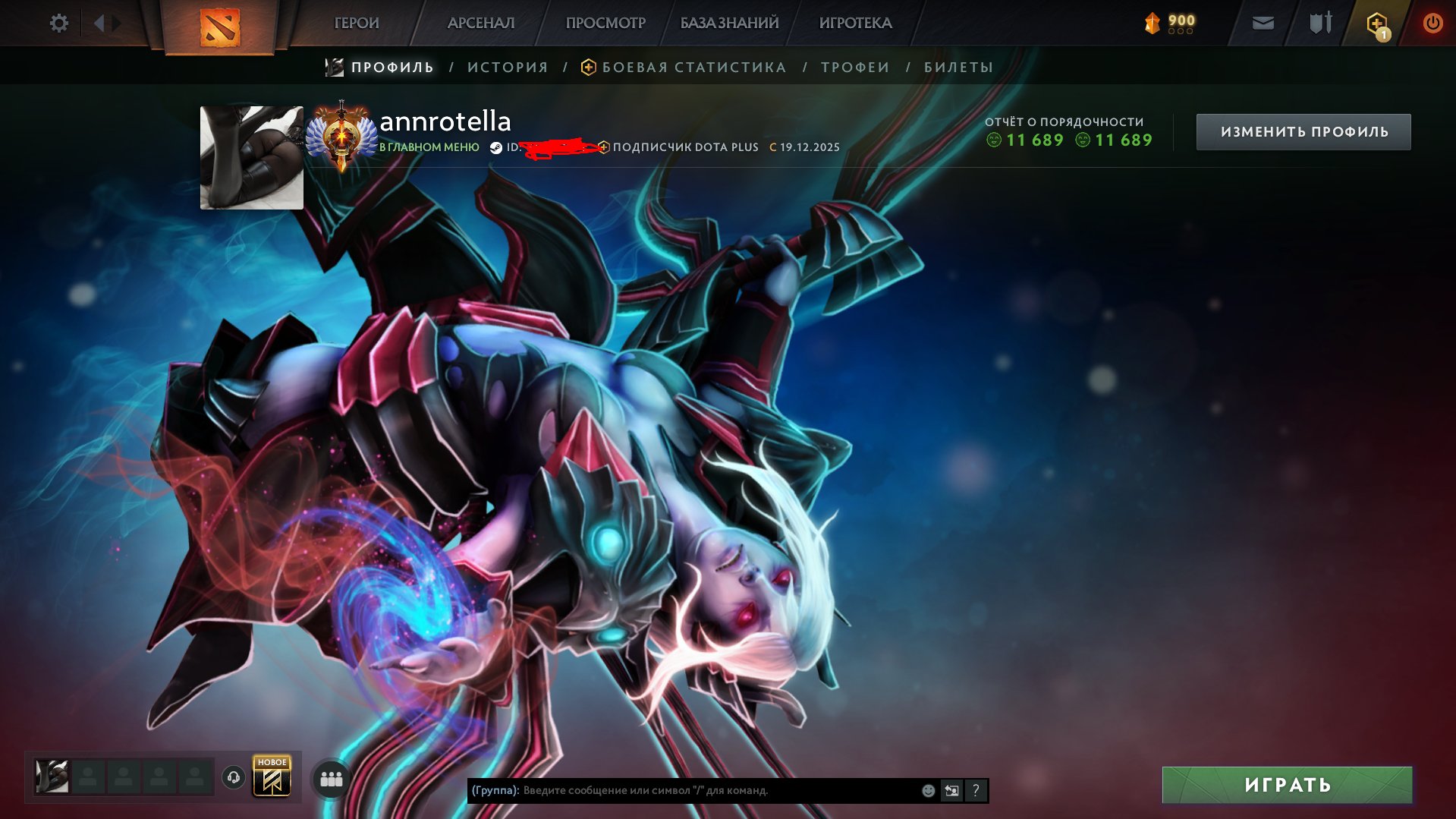1456x819 pixels.
Task: Open the envelope notifications icon
Action: pos(1262,23)
